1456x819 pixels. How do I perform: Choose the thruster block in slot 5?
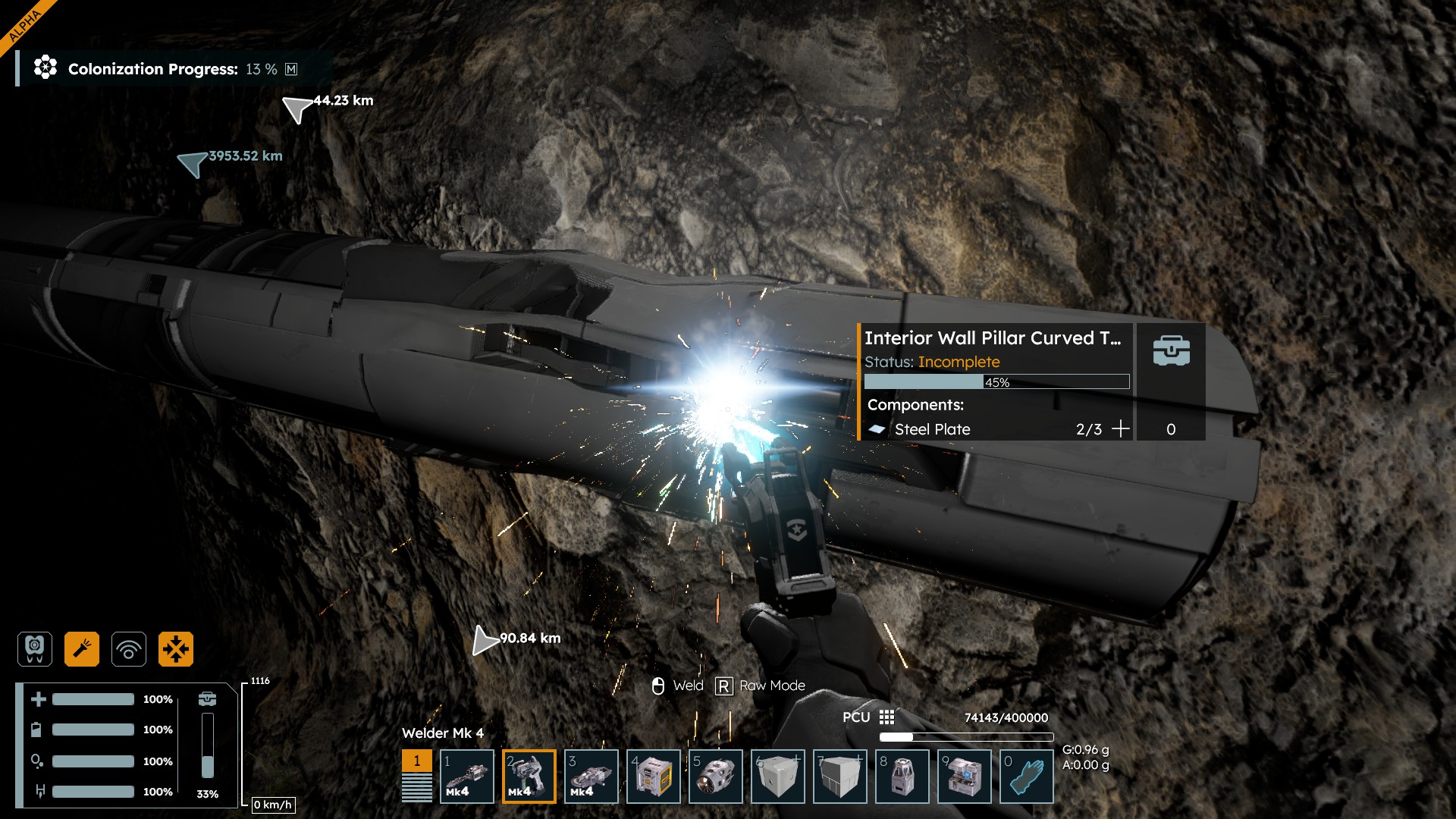tap(716, 777)
